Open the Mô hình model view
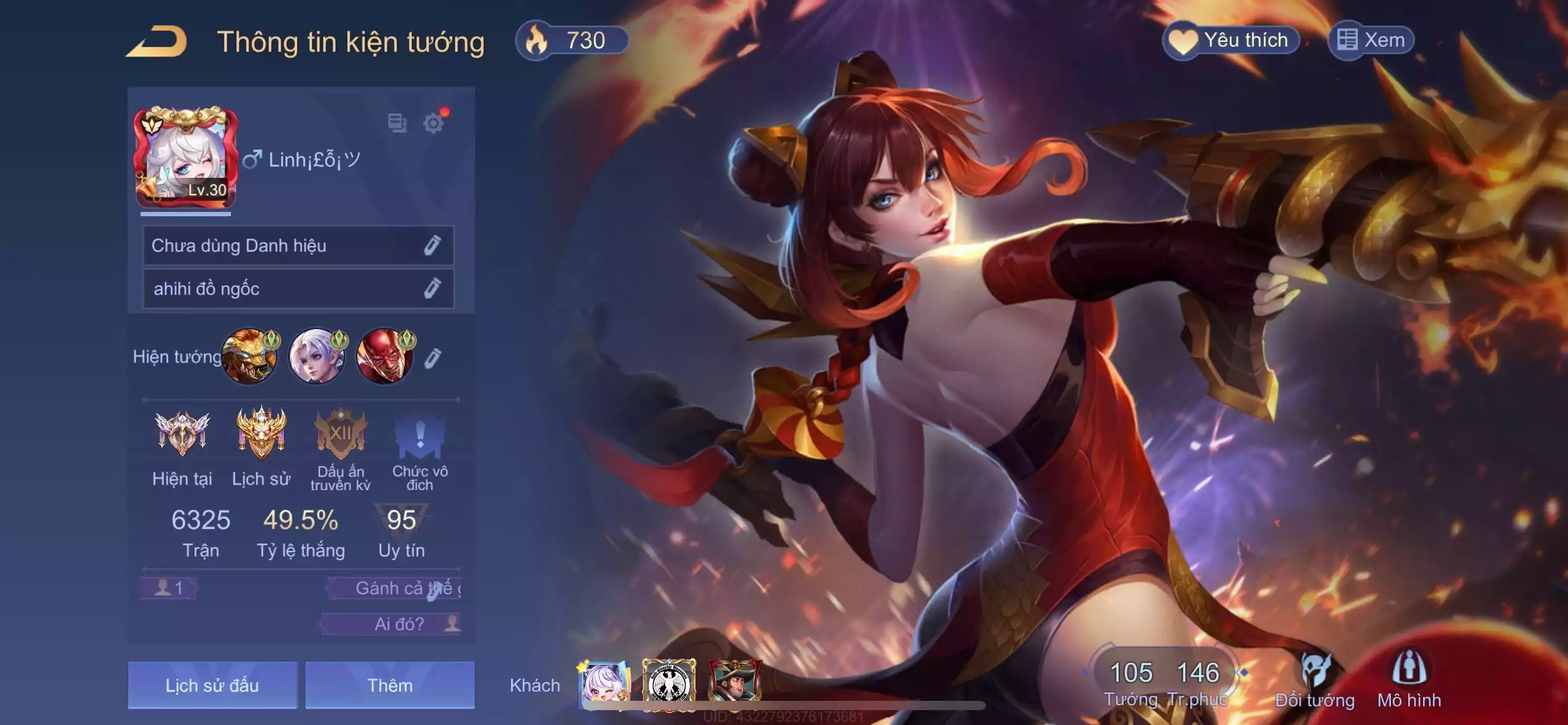The image size is (1568, 725). 1409,681
